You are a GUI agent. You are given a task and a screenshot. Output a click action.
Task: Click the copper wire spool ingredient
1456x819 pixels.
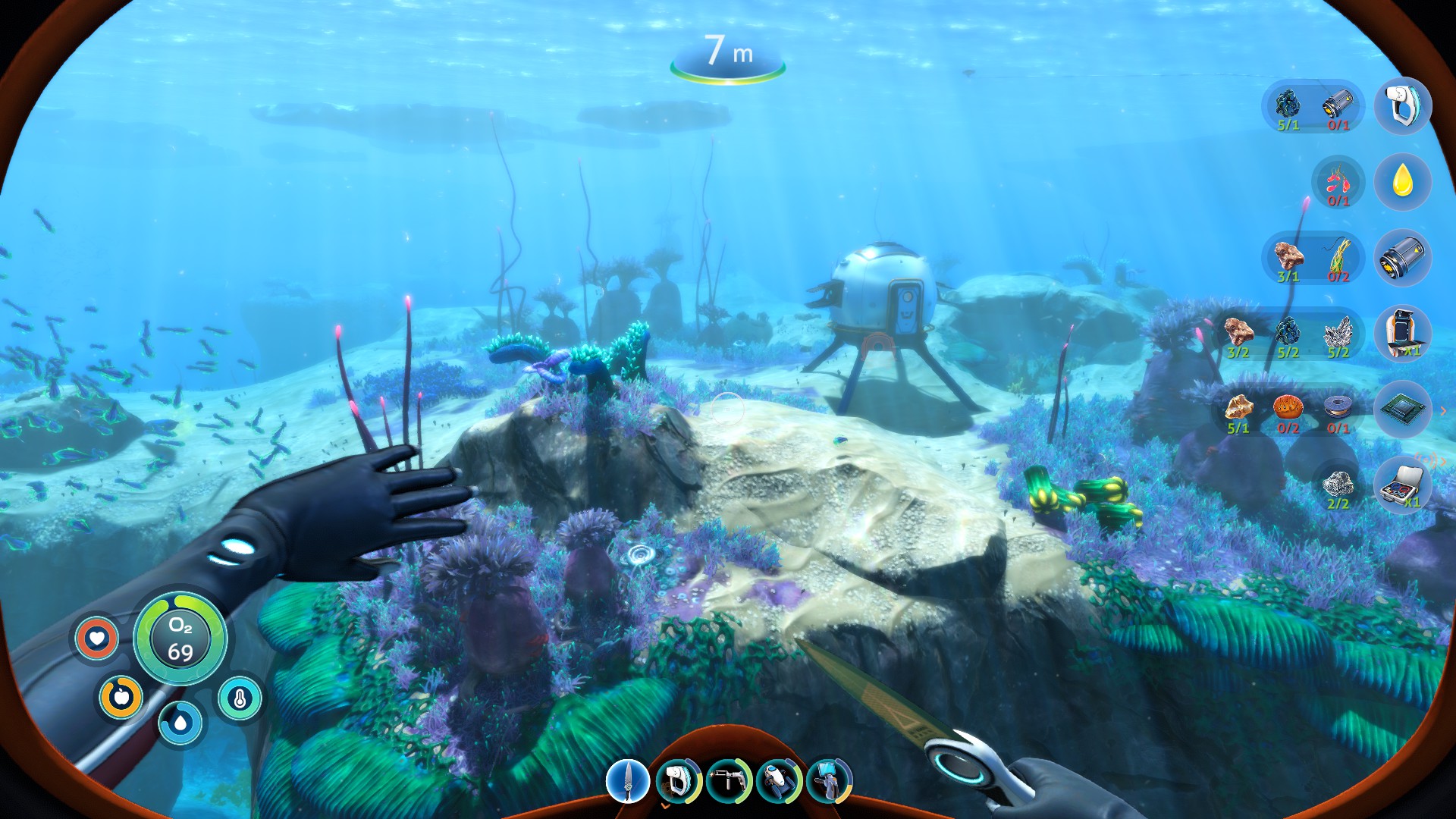1338,407
